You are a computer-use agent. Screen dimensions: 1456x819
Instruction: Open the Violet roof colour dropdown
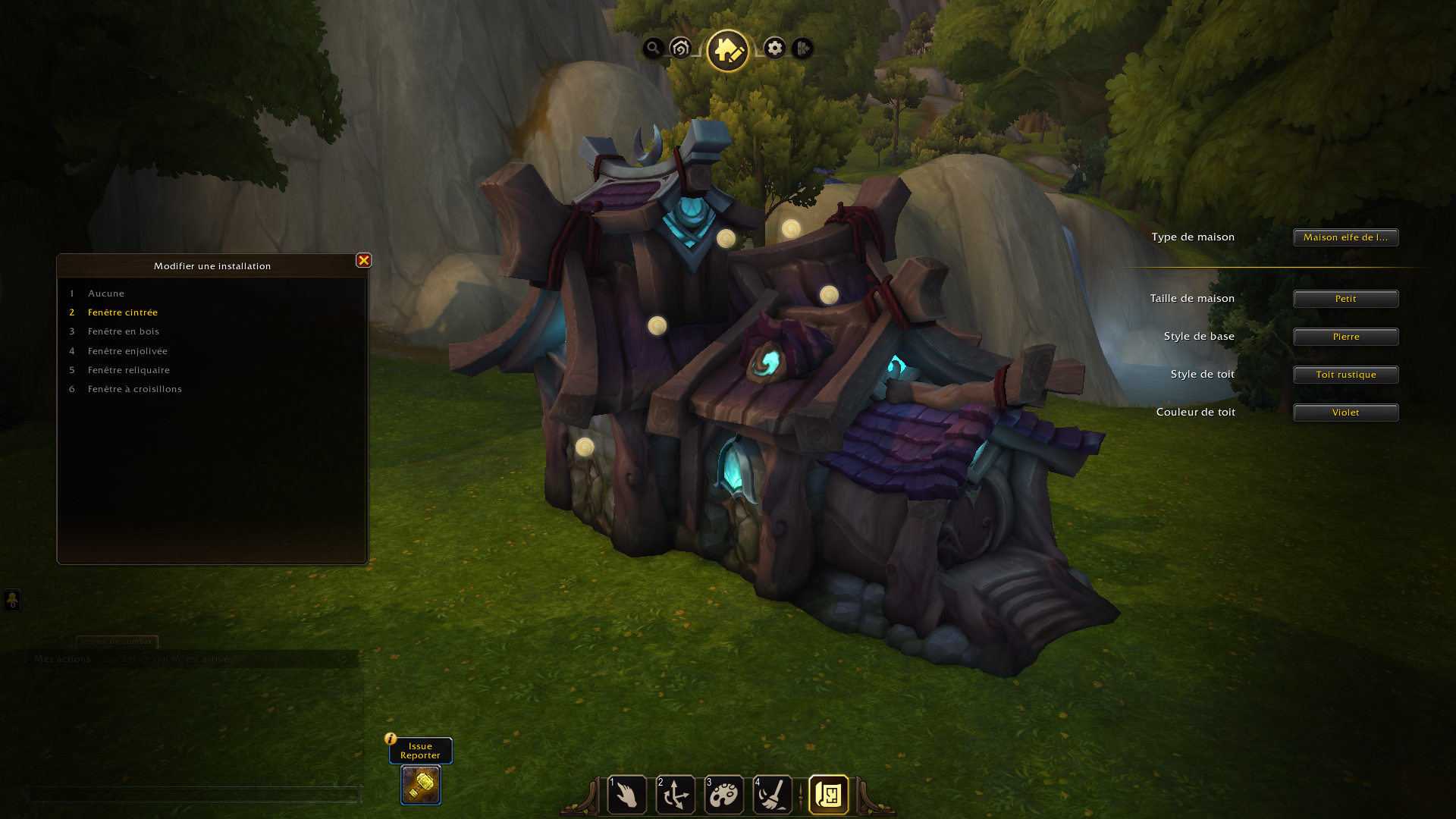(x=1345, y=413)
